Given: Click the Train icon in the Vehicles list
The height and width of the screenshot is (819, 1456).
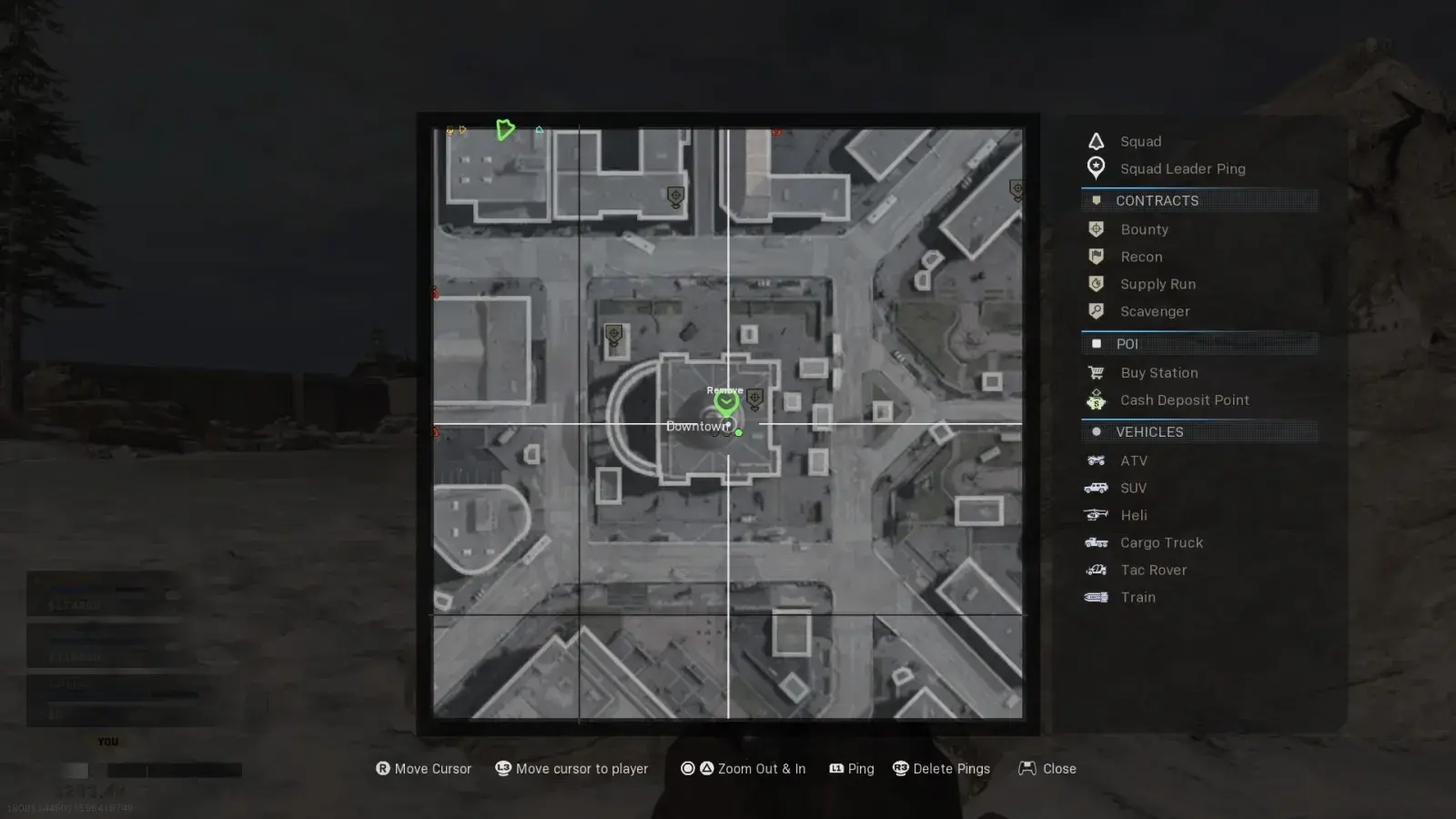Looking at the screenshot, I should pos(1096,597).
